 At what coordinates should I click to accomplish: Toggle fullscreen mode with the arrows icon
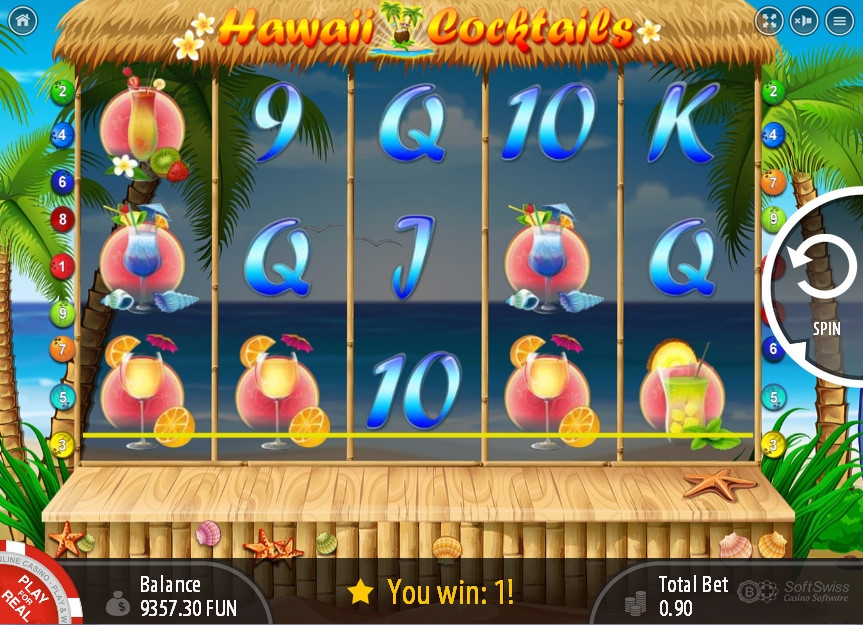coord(768,20)
